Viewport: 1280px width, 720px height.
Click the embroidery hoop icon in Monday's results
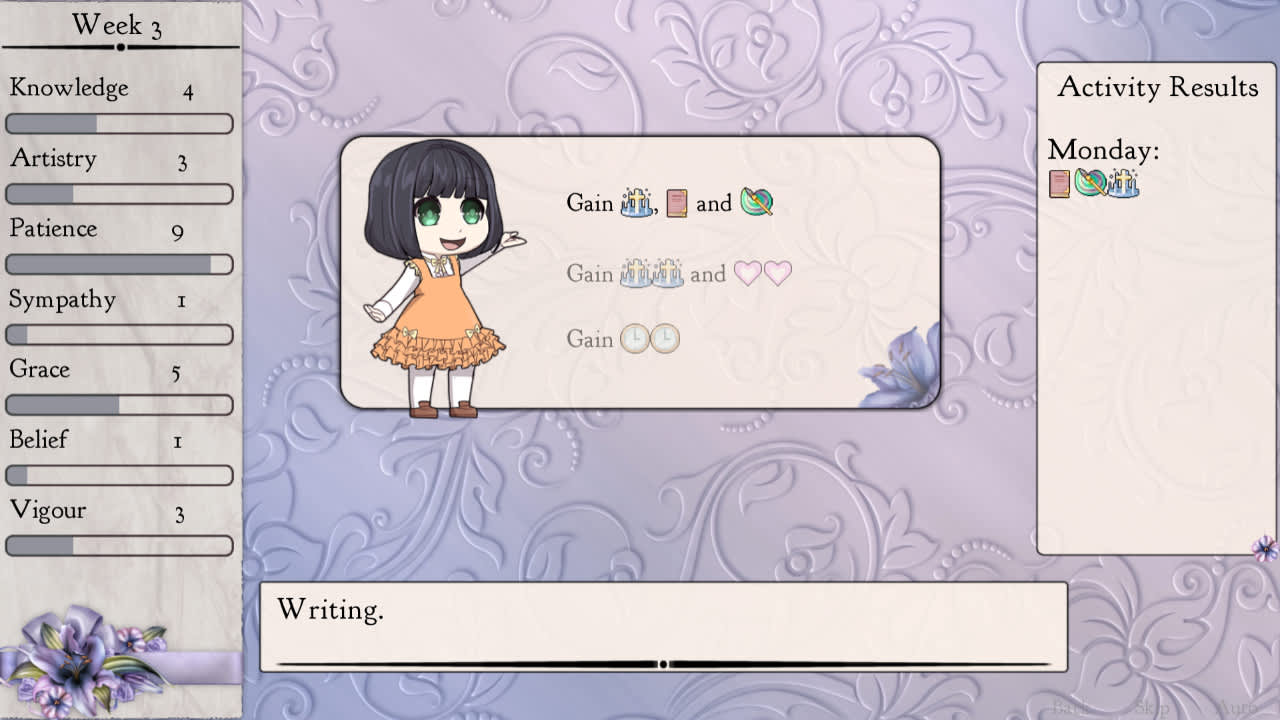point(1090,182)
